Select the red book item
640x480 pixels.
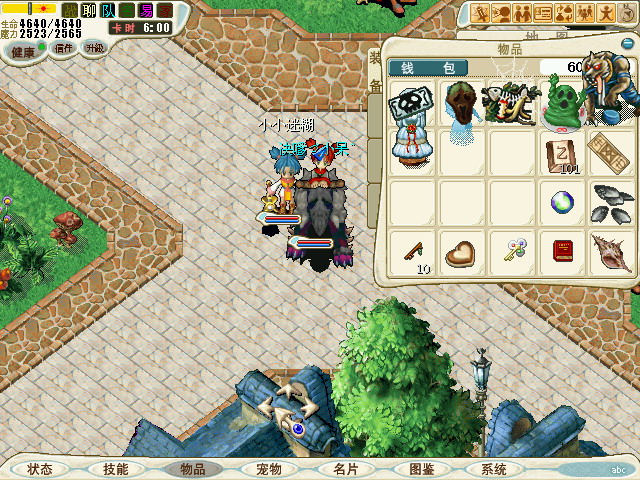point(562,251)
